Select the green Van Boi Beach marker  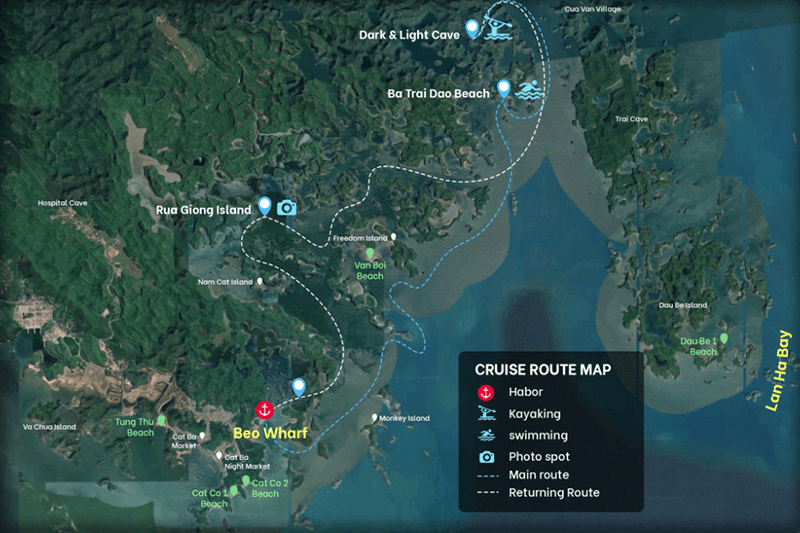[369, 256]
